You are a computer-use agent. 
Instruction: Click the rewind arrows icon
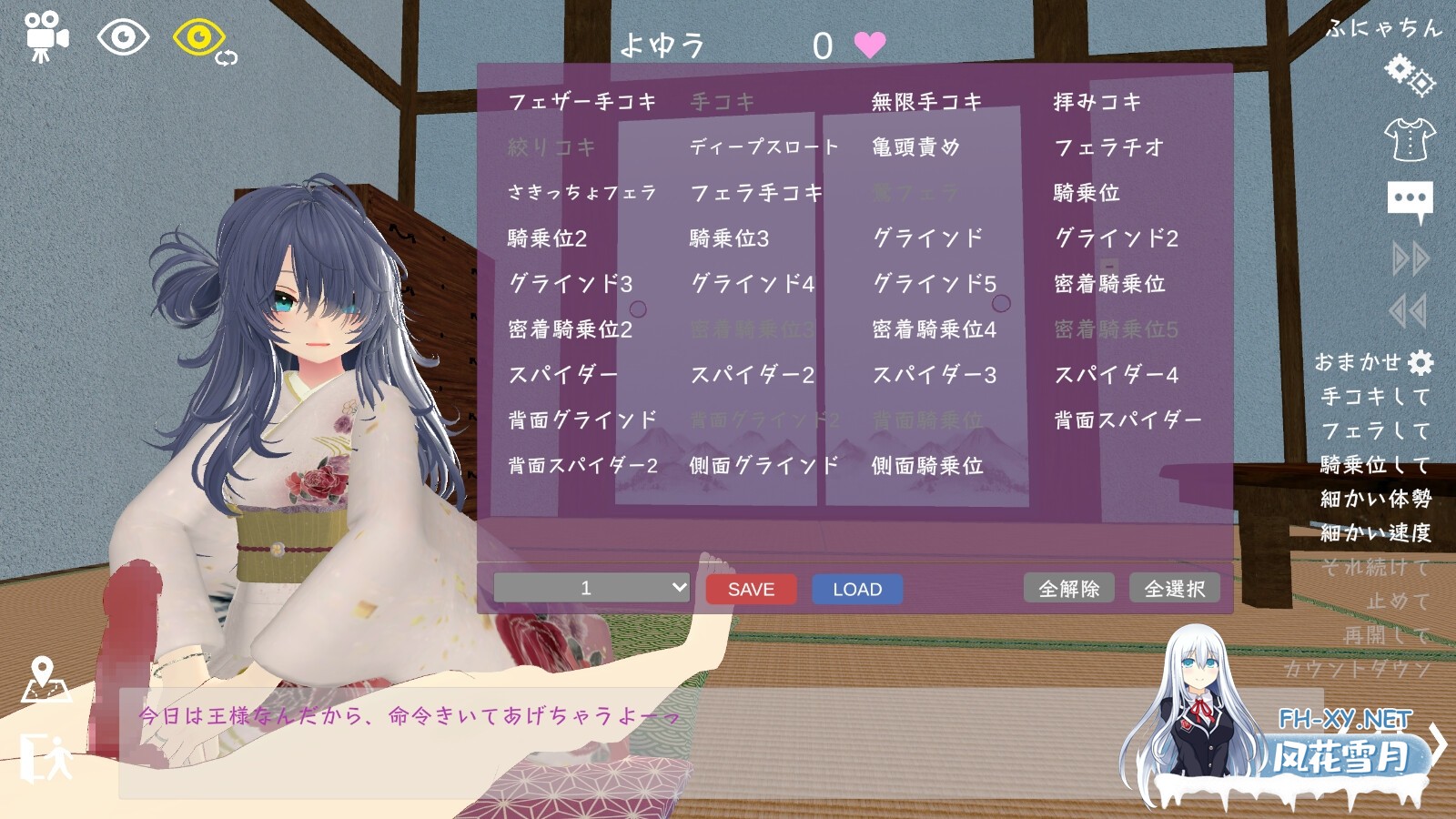pos(1407,309)
